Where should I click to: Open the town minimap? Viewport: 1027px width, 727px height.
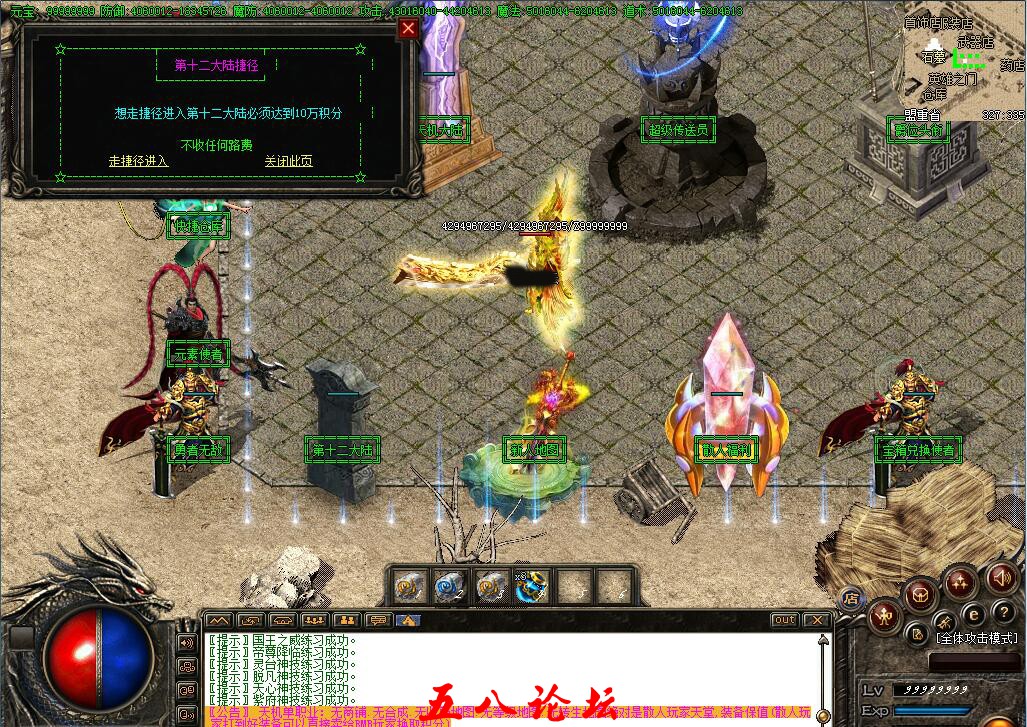965,60
